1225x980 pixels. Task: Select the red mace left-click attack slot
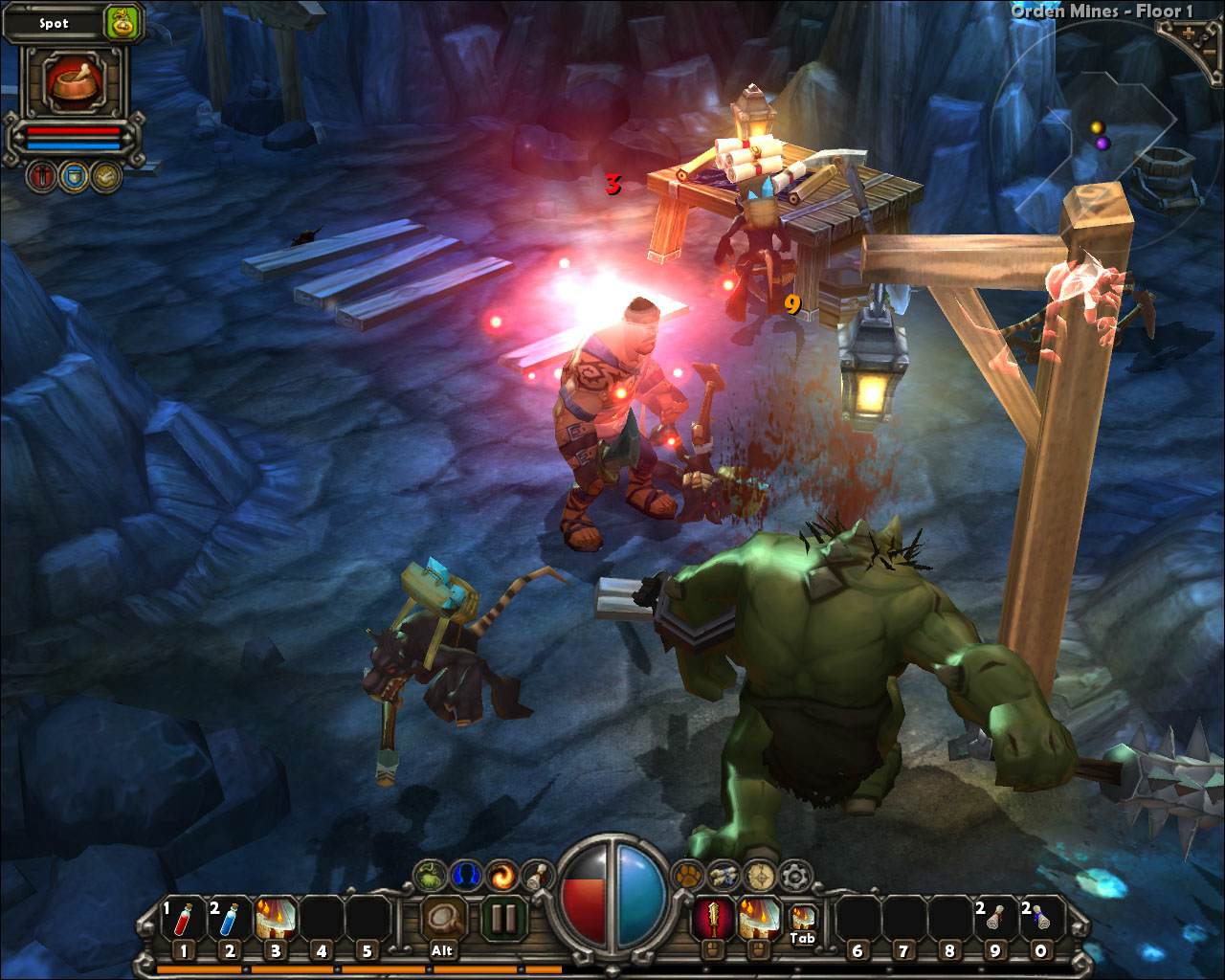click(710, 919)
